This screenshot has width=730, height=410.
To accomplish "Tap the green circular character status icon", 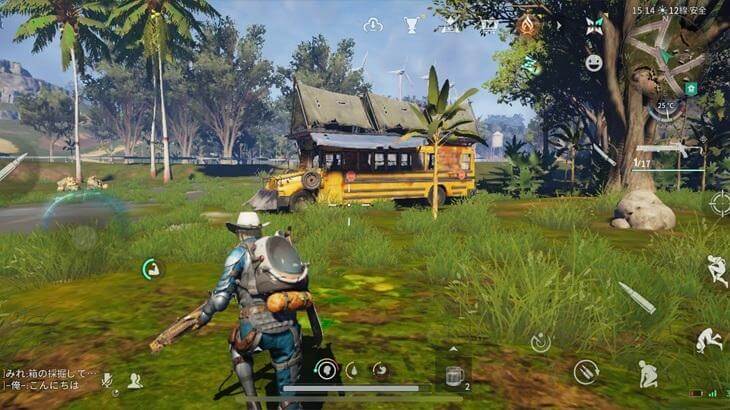I will (x=151, y=268).
